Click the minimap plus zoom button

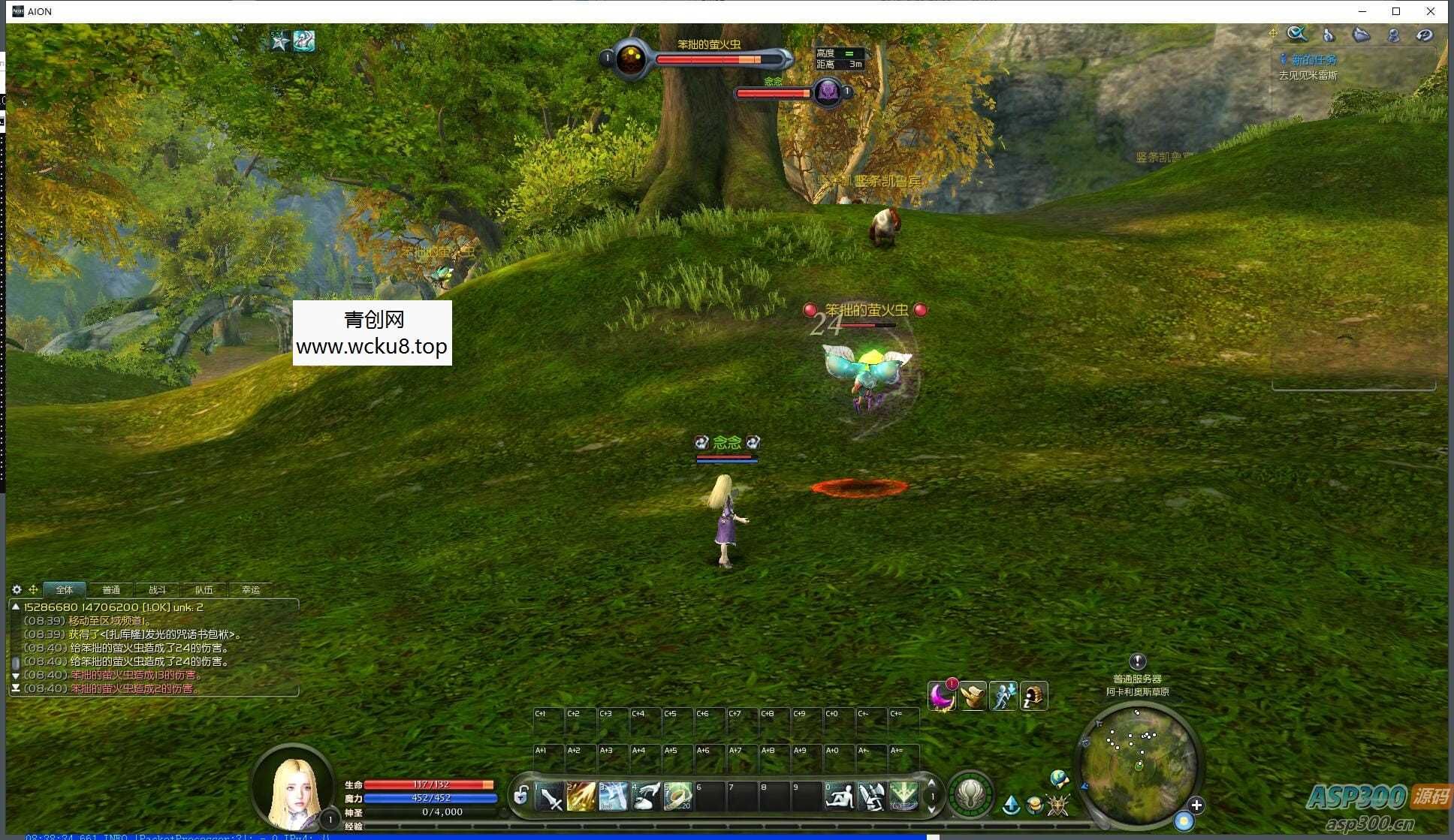point(1196,805)
